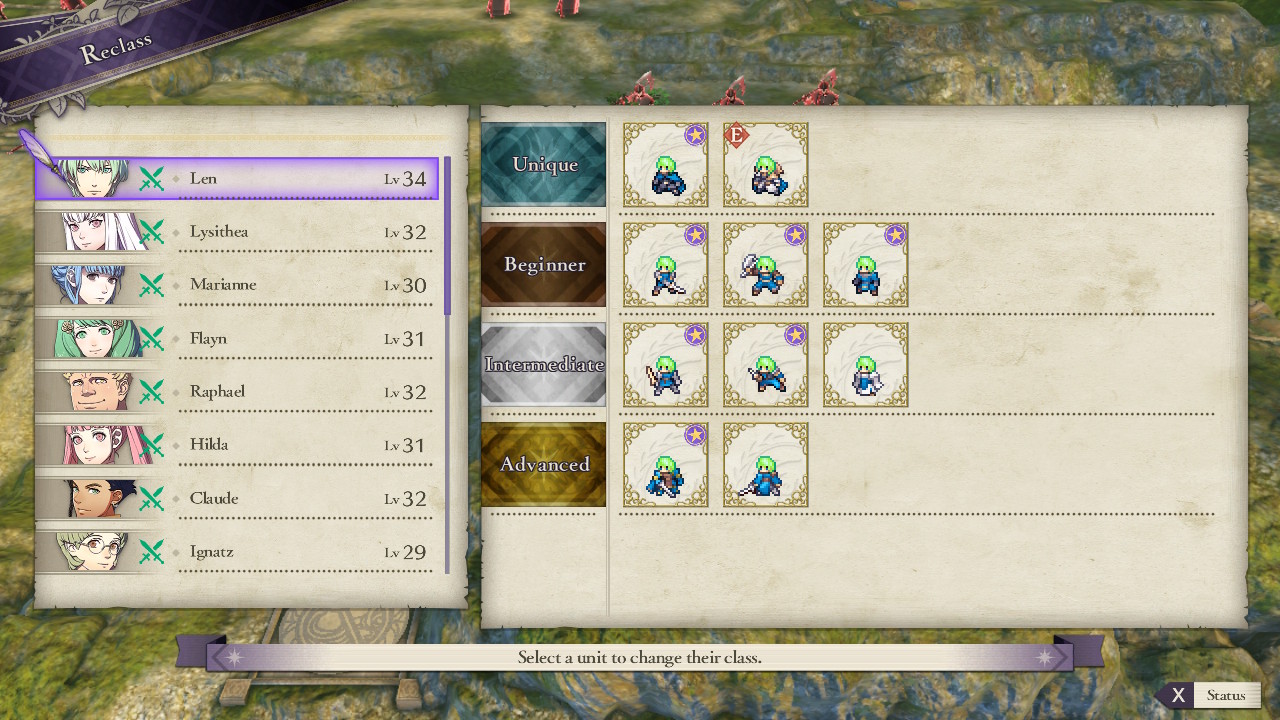The image size is (1280, 720).
Task: Choose the unmastered Advanced class tile
Action: [766, 465]
